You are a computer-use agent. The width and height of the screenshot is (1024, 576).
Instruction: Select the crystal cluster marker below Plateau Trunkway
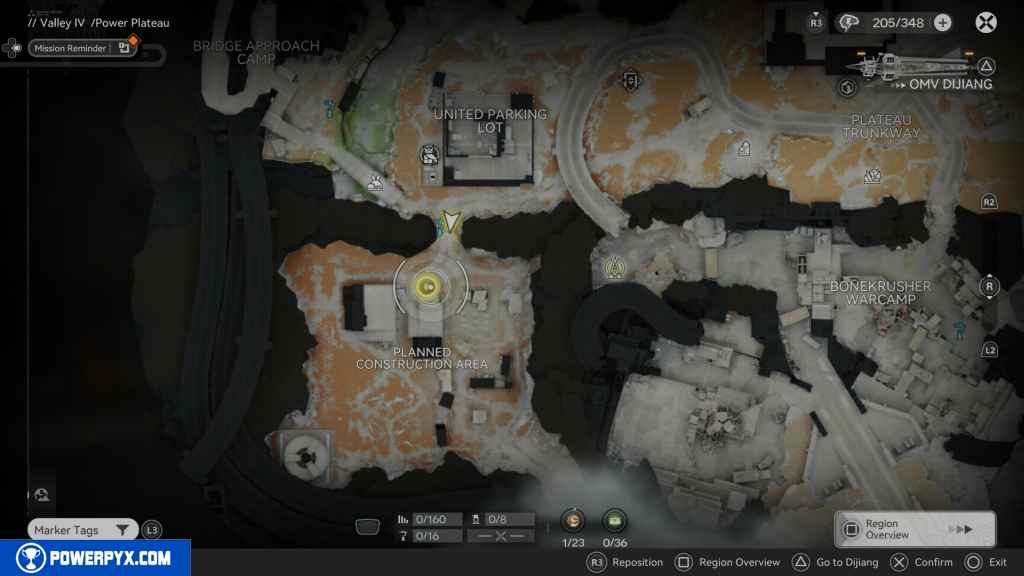pos(872,177)
